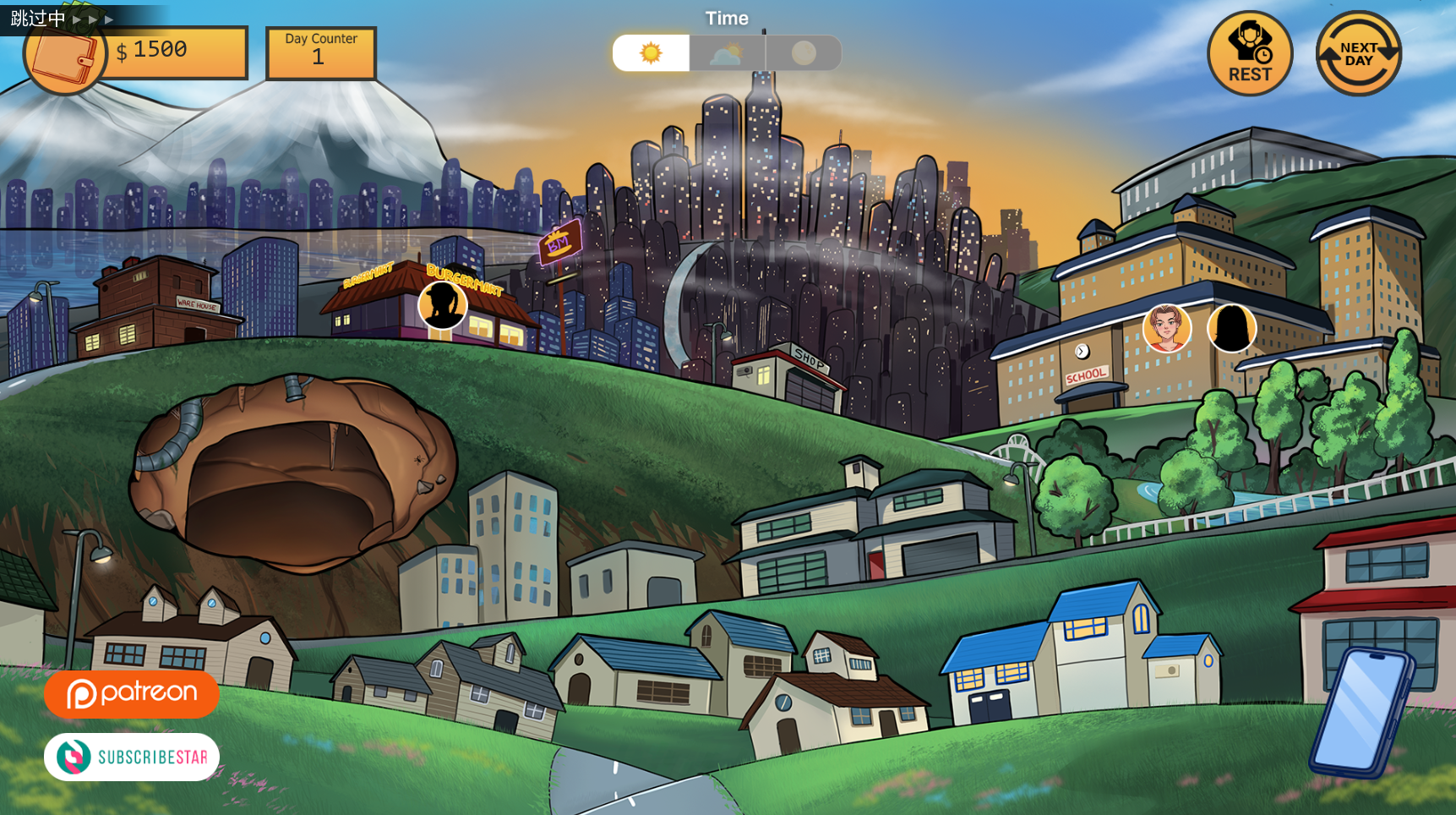Advance with the NEXT DAY button
The image size is (1456, 815).
click(1358, 53)
